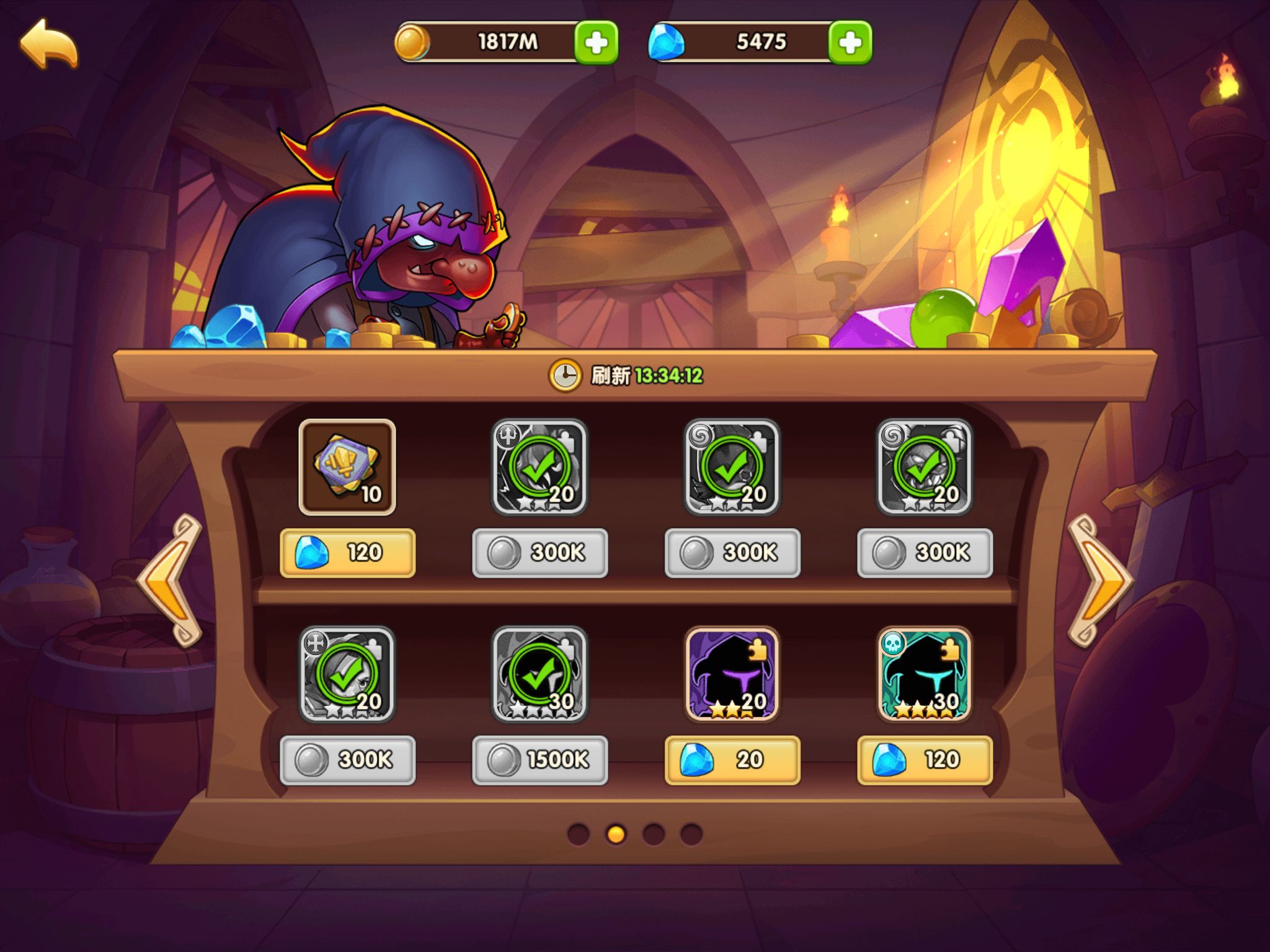The height and width of the screenshot is (952, 1270).
Task: Select the ticket item with quantity 10
Action: point(347,467)
